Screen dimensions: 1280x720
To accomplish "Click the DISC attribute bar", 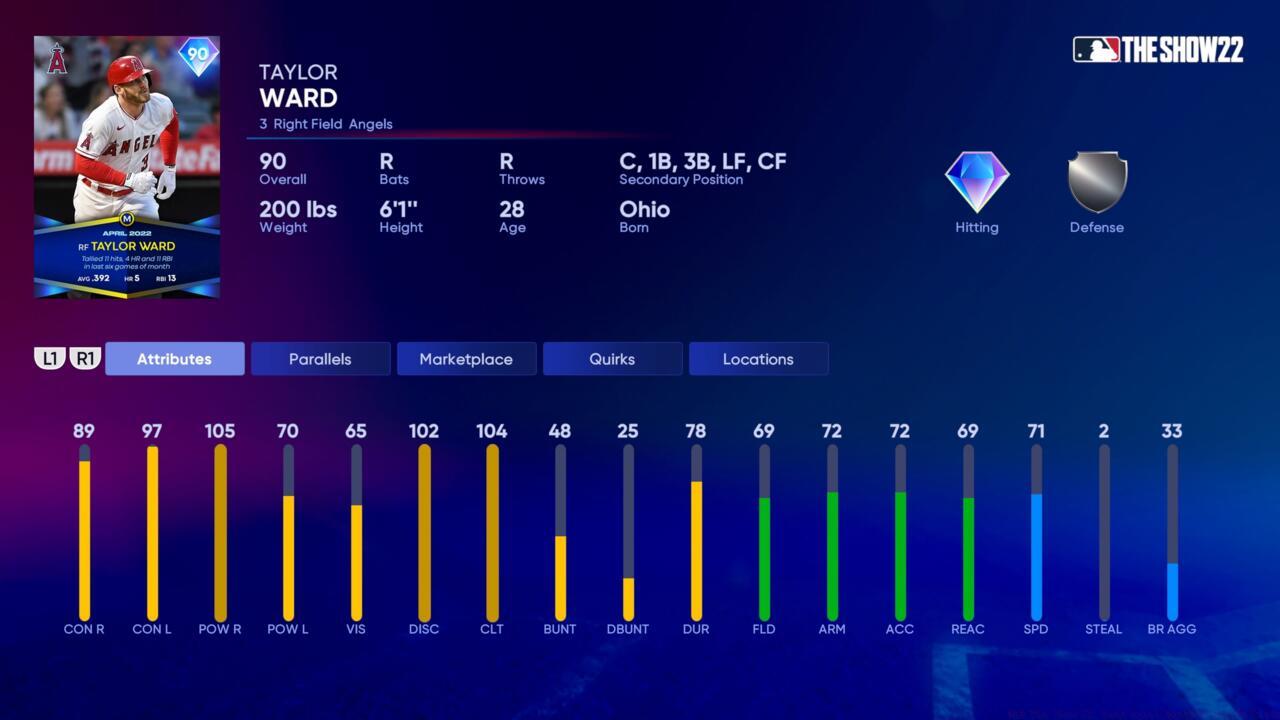I will click(424, 535).
